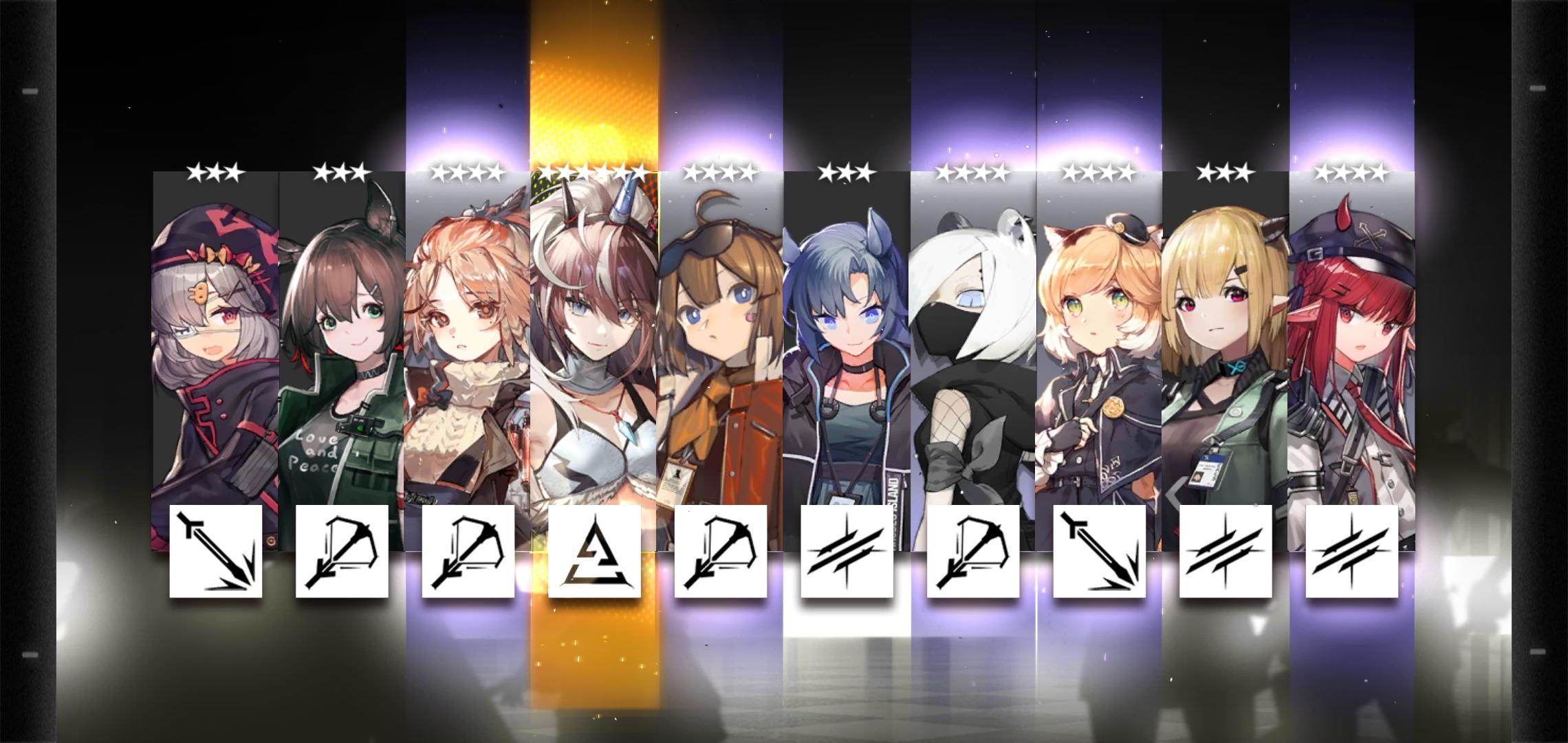Click the three-star rating above the "Love and Peace" operator
The height and width of the screenshot is (743, 1568).
tap(342, 173)
